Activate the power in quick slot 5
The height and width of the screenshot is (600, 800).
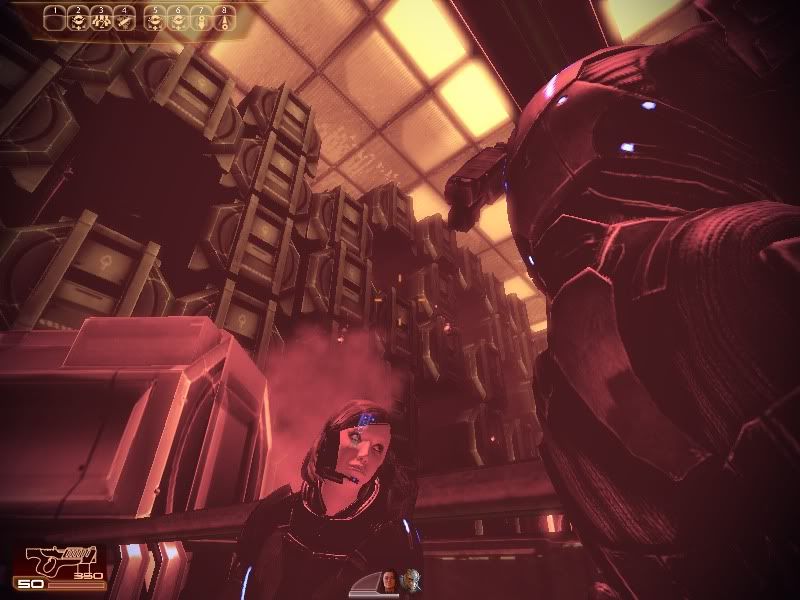click(x=155, y=19)
